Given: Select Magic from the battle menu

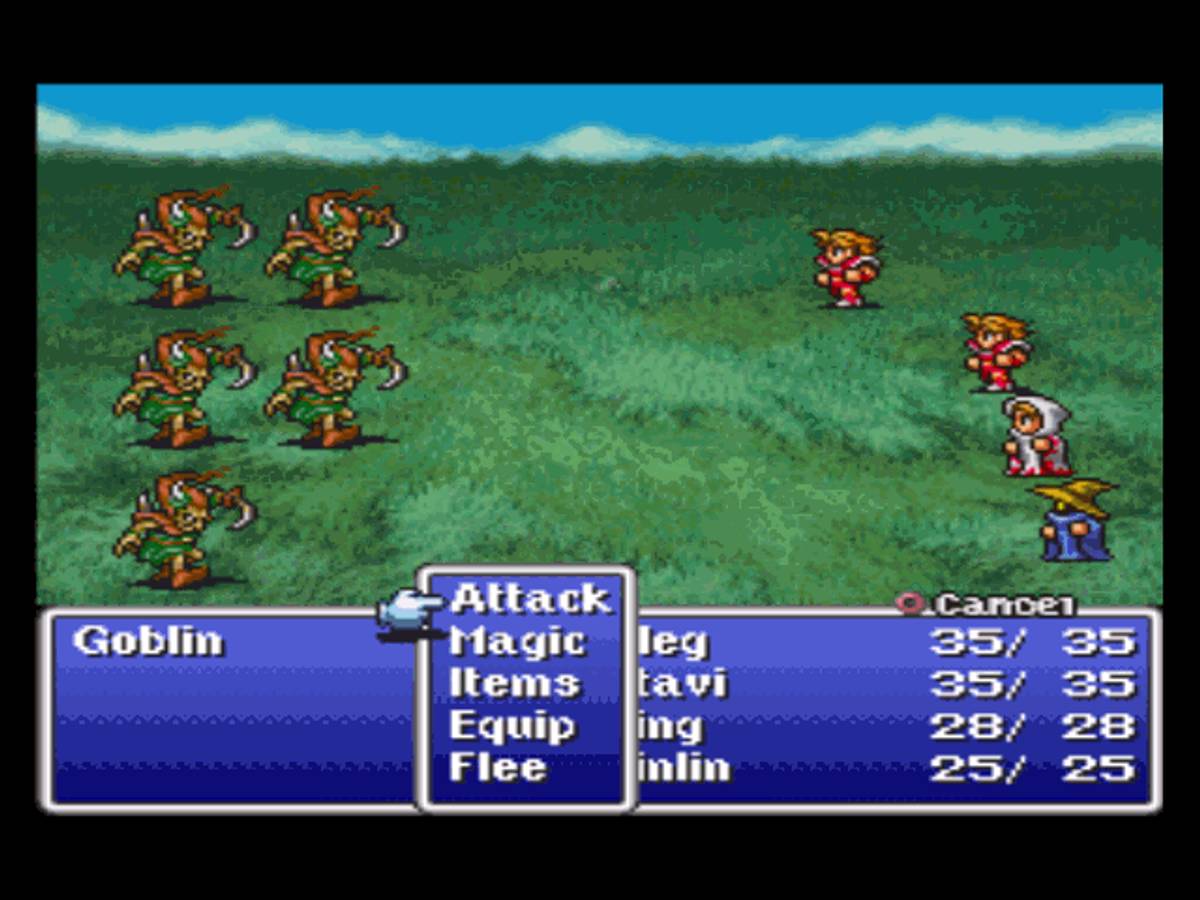Looking at the screenshot, I should coord(517,641).
